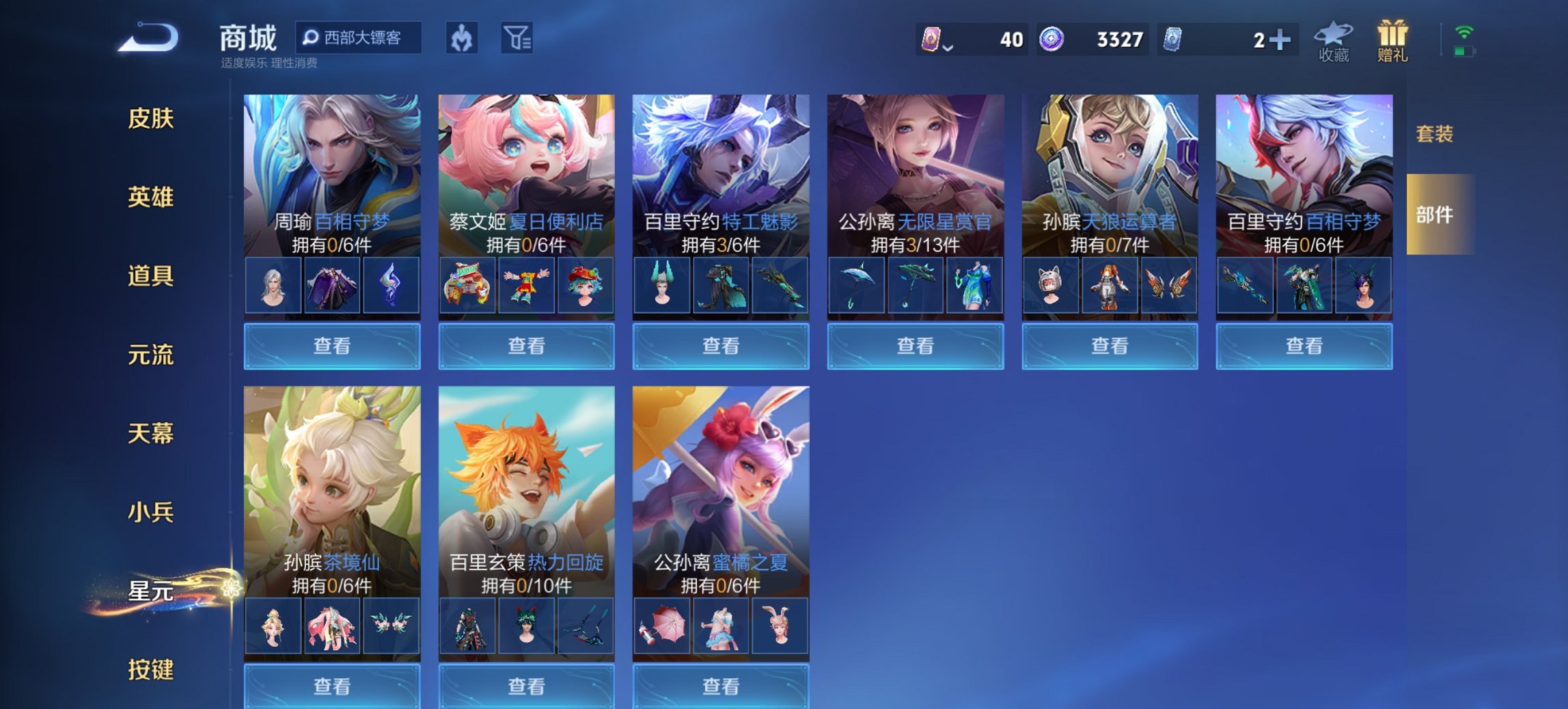Click the hero emblem icon next to search
The height and width of the screenshot is (709, 1568).
[x=461, y=40]
